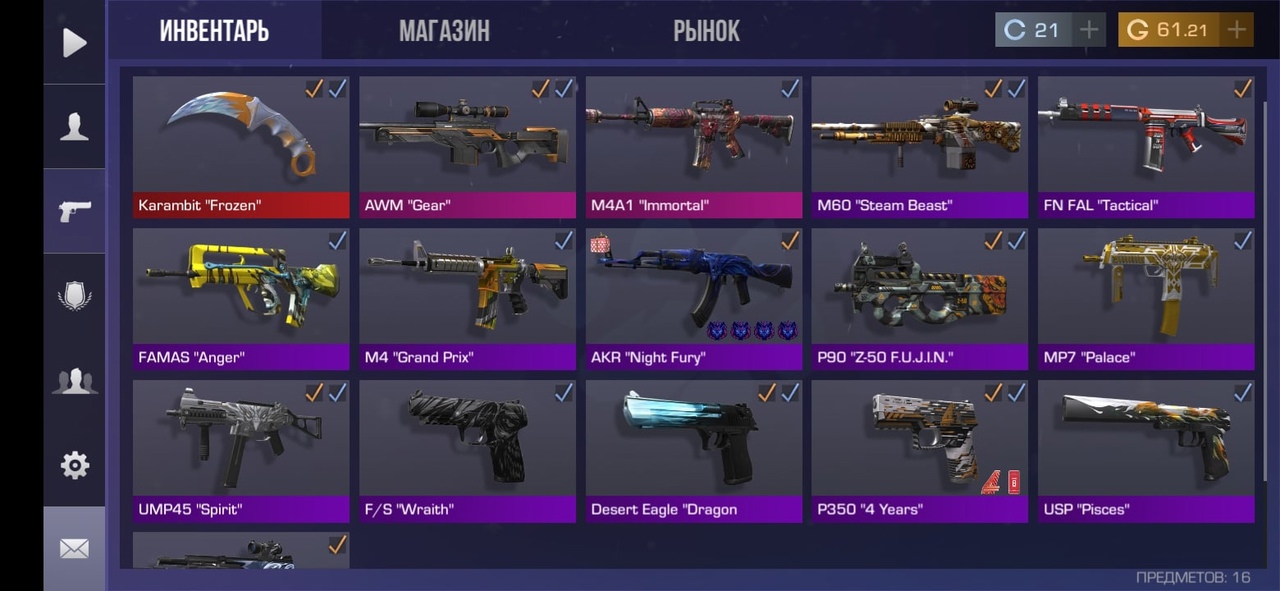Select the FN FAL "Tactical" rifle

coord(1146,146)
